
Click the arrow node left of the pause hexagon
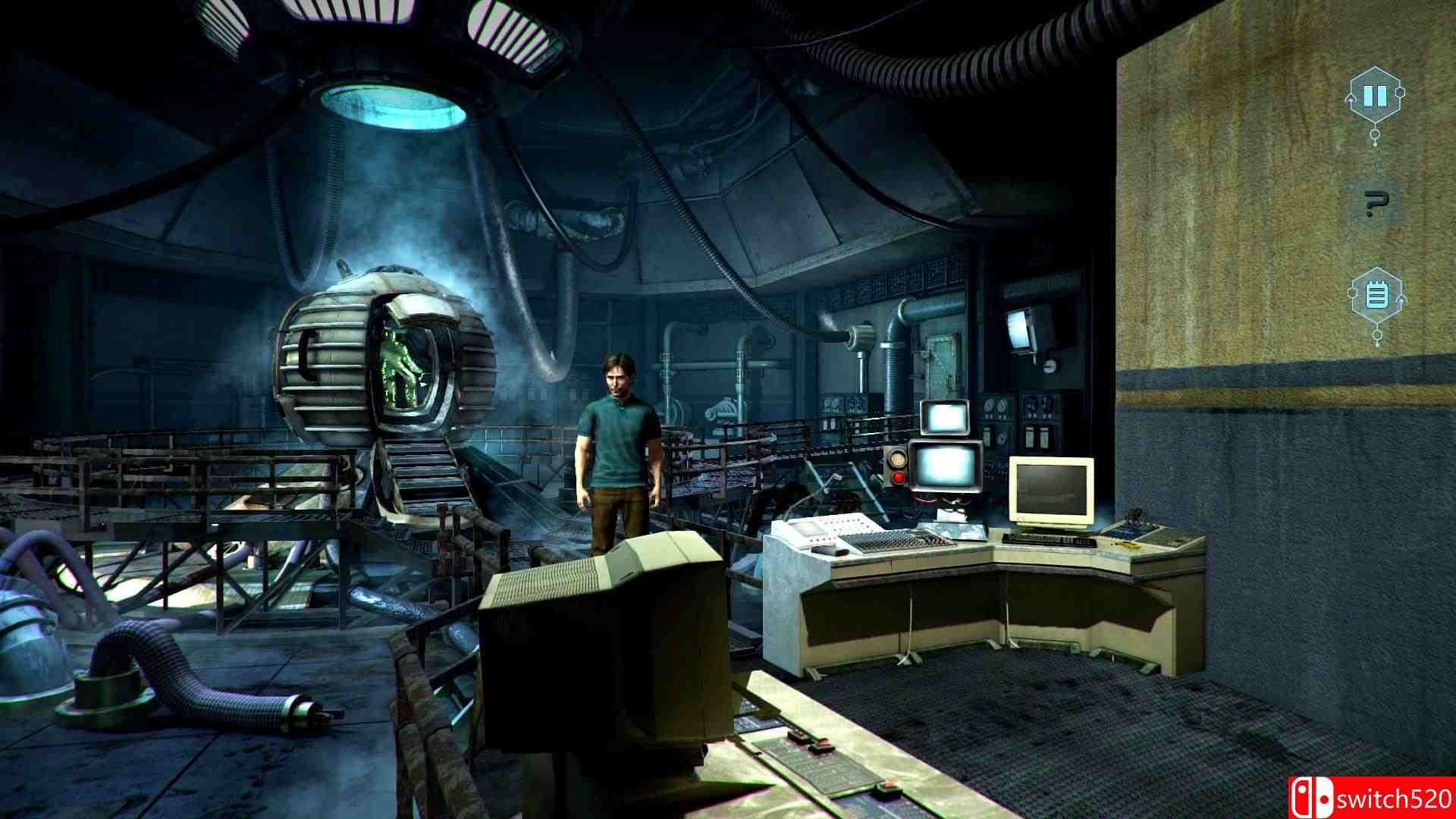point(1351,99)
